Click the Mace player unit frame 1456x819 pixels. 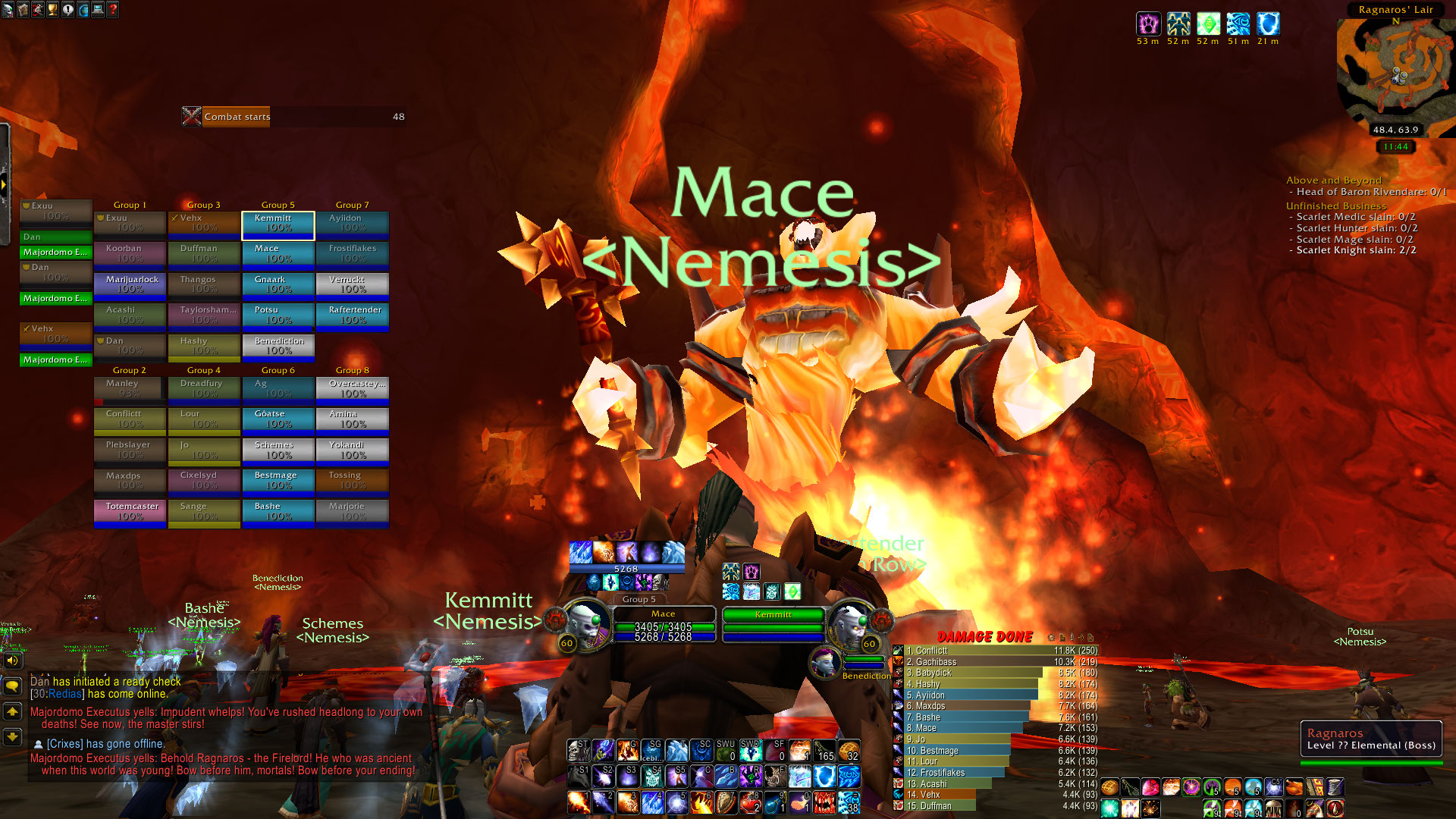coord(663,626)
